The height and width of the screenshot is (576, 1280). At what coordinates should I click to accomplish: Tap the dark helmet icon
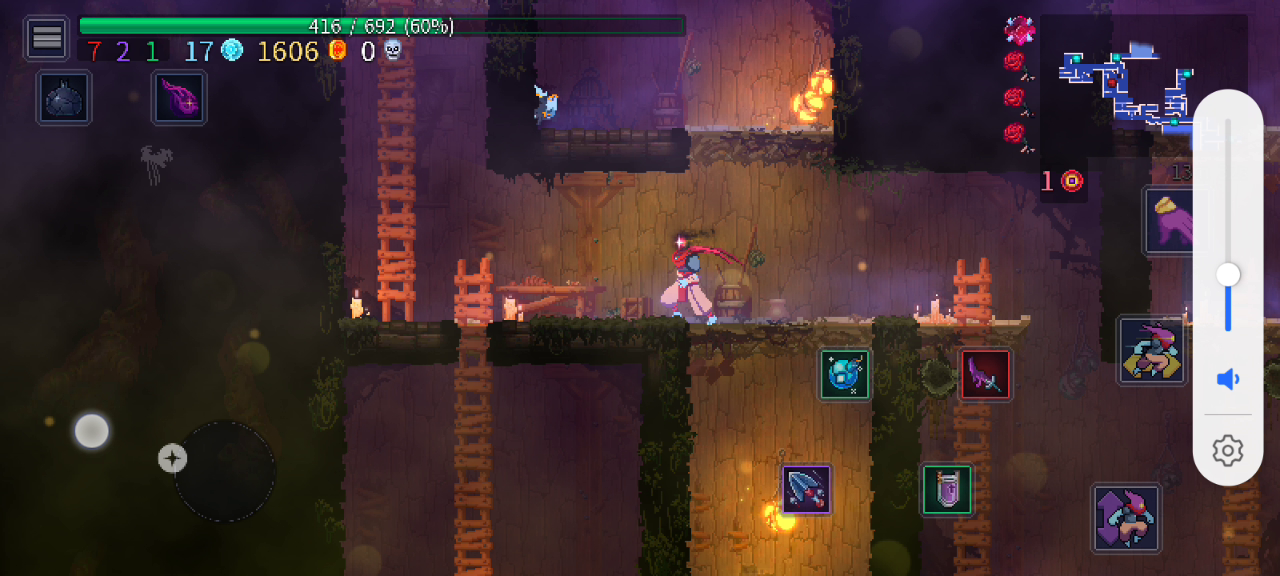(x=65, y=98)
